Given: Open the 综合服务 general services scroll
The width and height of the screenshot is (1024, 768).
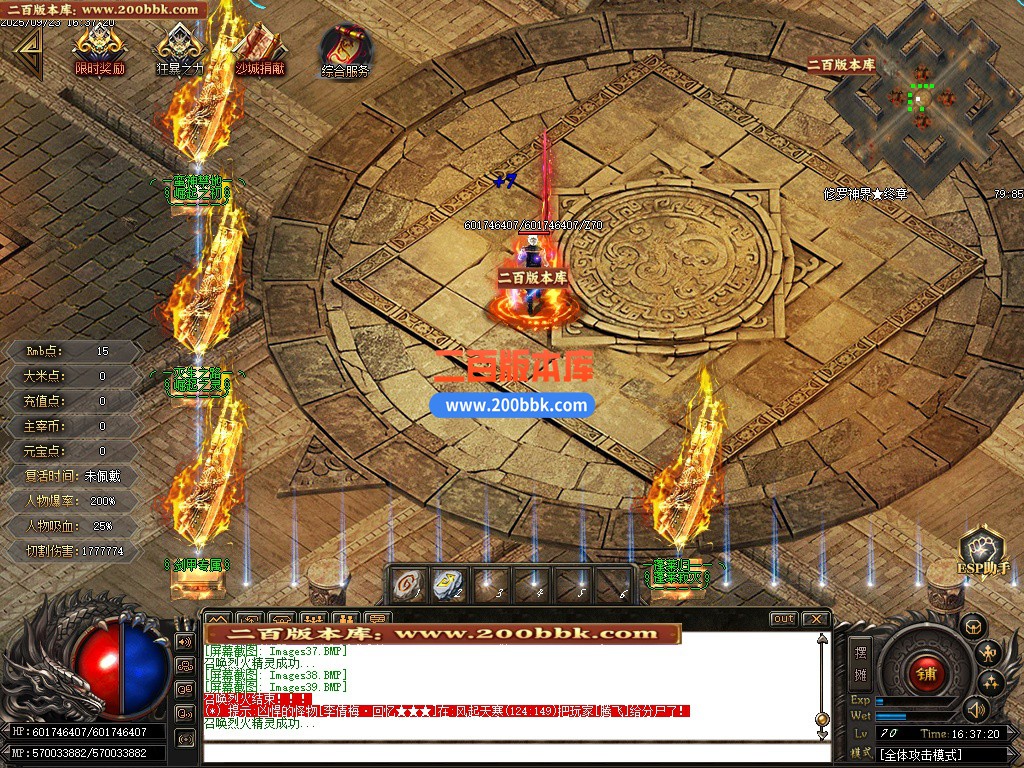Looking at the screenshot, I should (345, 48).
